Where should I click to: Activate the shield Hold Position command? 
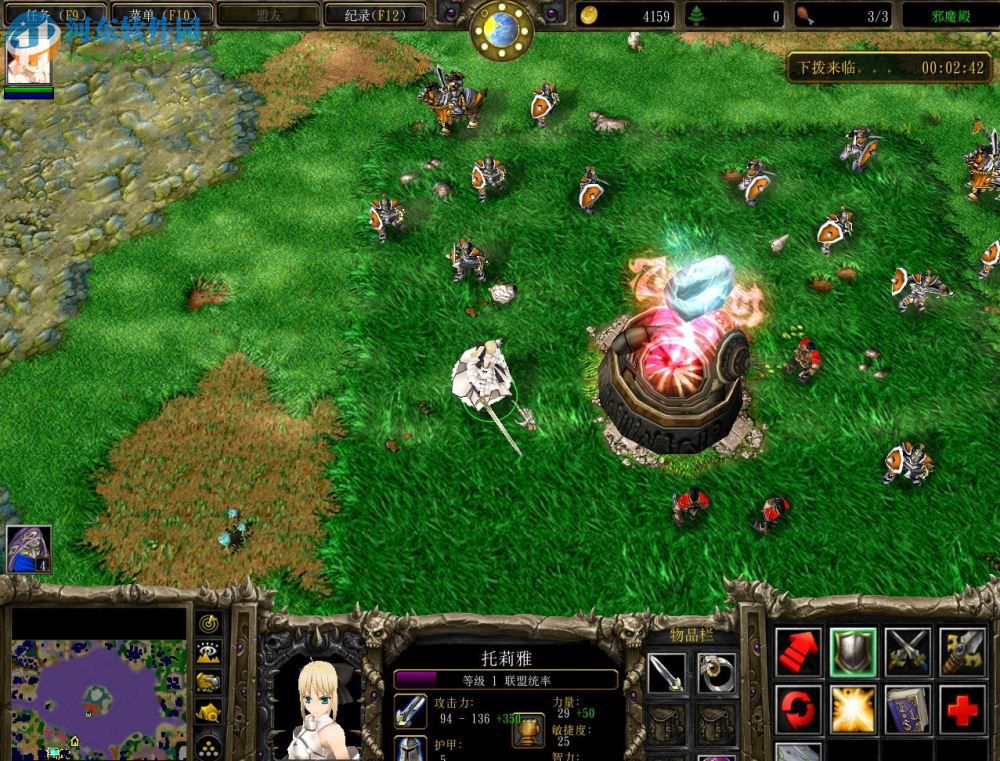[x=853, y=652]
